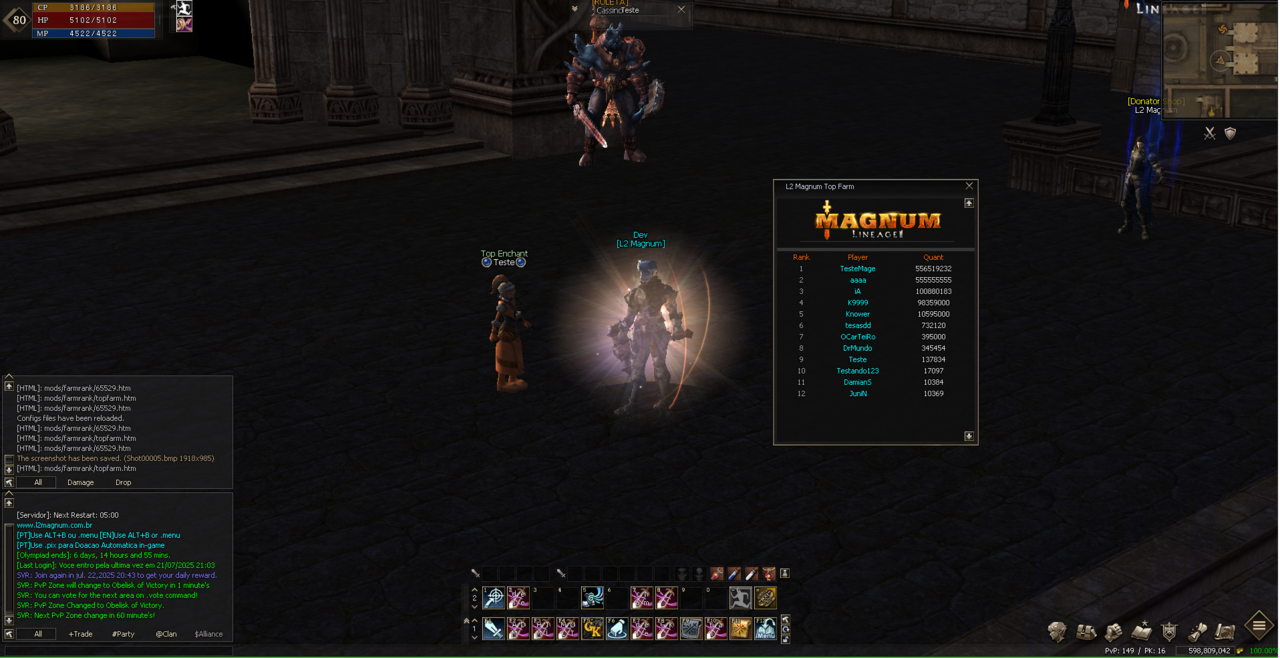This screenshot has width=1280, height=658.
Task: Use the target crosshair skill on hotbar
Action: pos(494,598)
